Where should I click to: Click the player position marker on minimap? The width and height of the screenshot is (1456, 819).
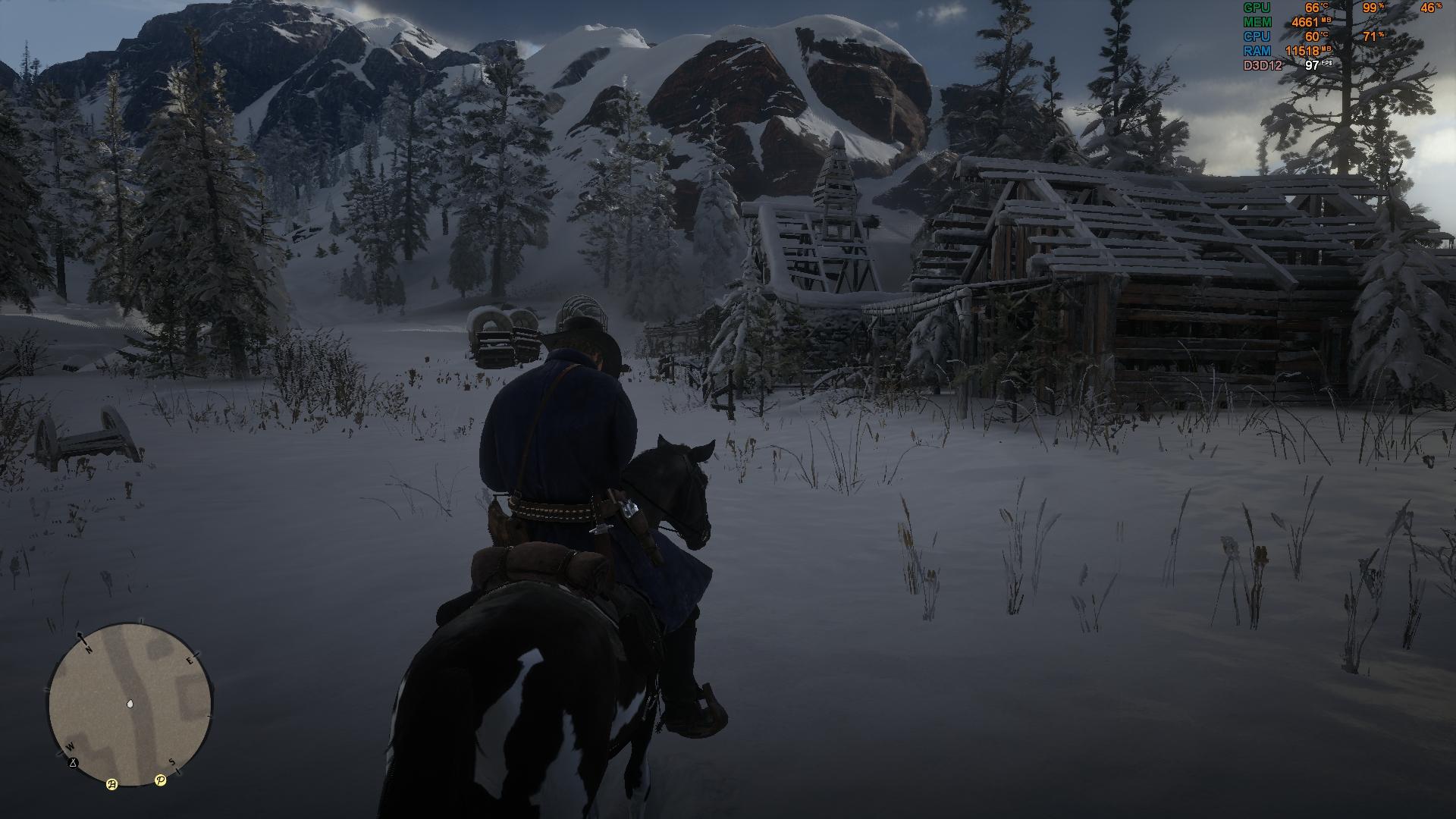point(130,704)
